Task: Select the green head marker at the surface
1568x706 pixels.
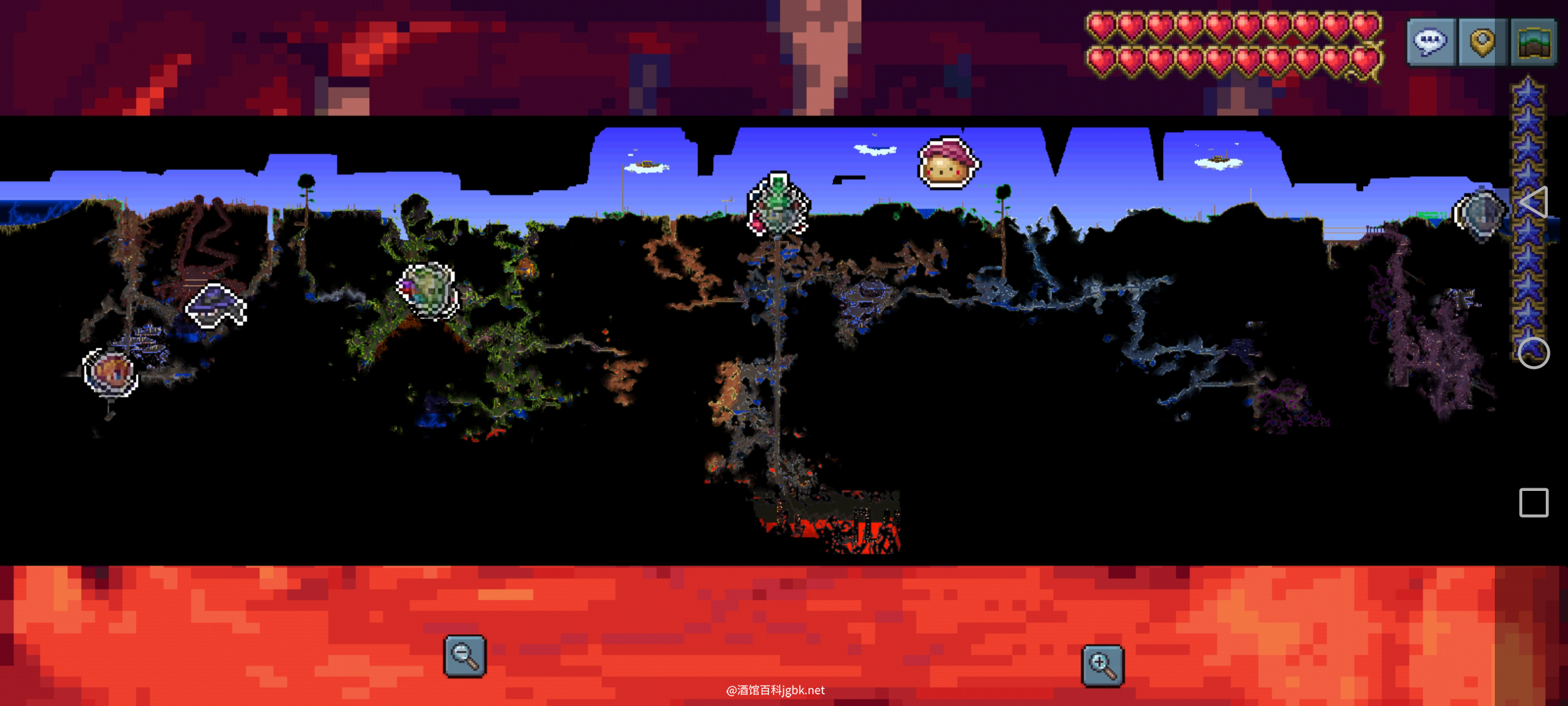Action: 778,203
